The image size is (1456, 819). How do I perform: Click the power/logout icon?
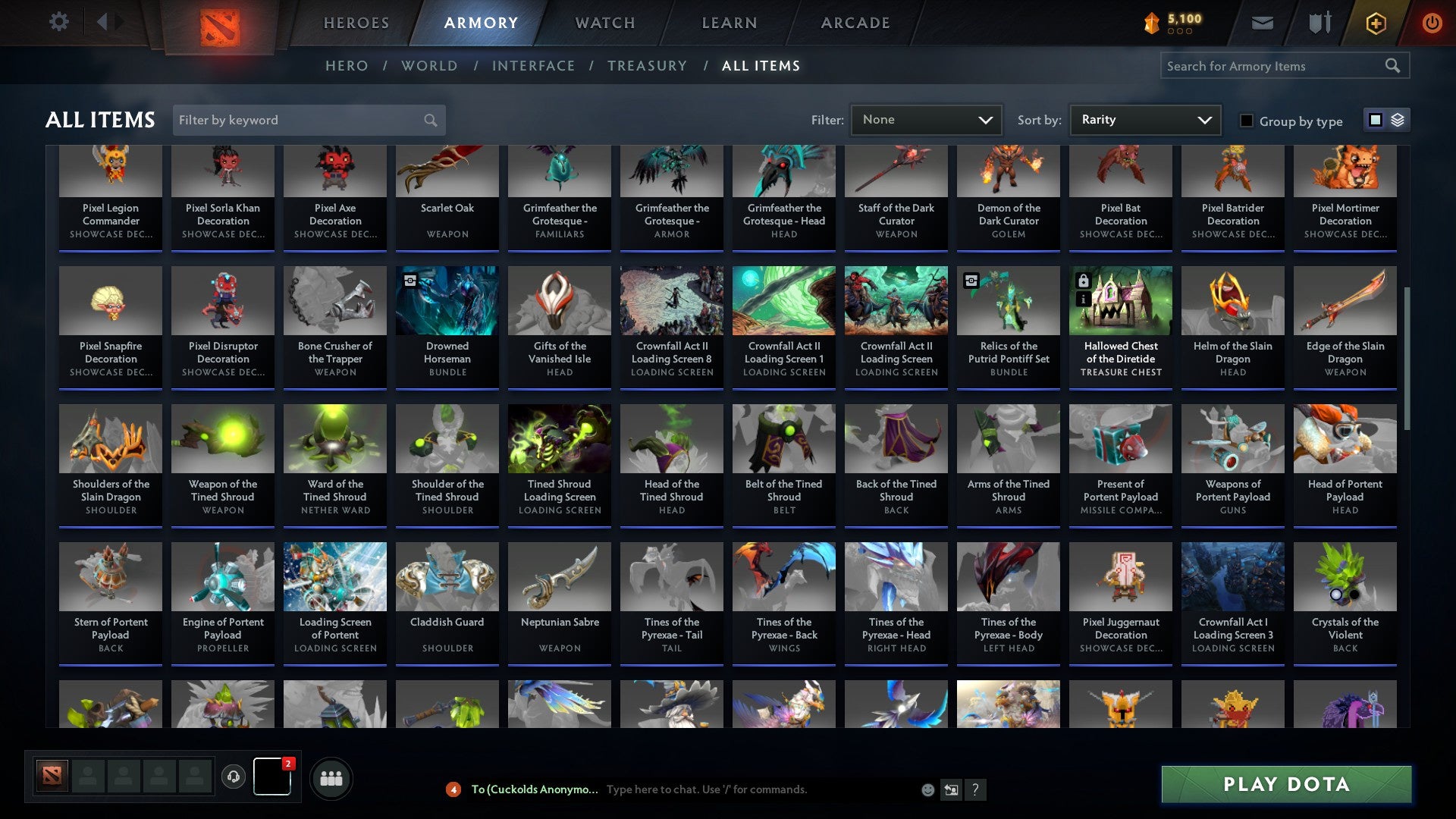[1432, 23]
